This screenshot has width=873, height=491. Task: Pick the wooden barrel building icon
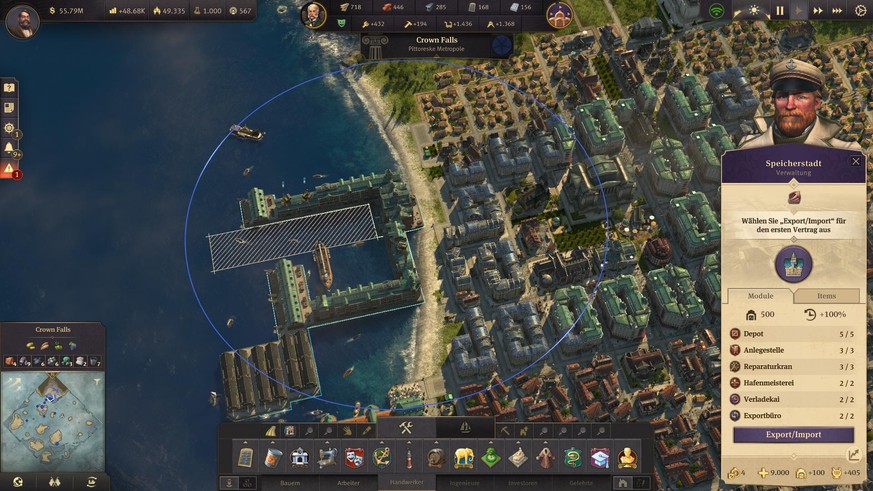(x=435, y=458)
